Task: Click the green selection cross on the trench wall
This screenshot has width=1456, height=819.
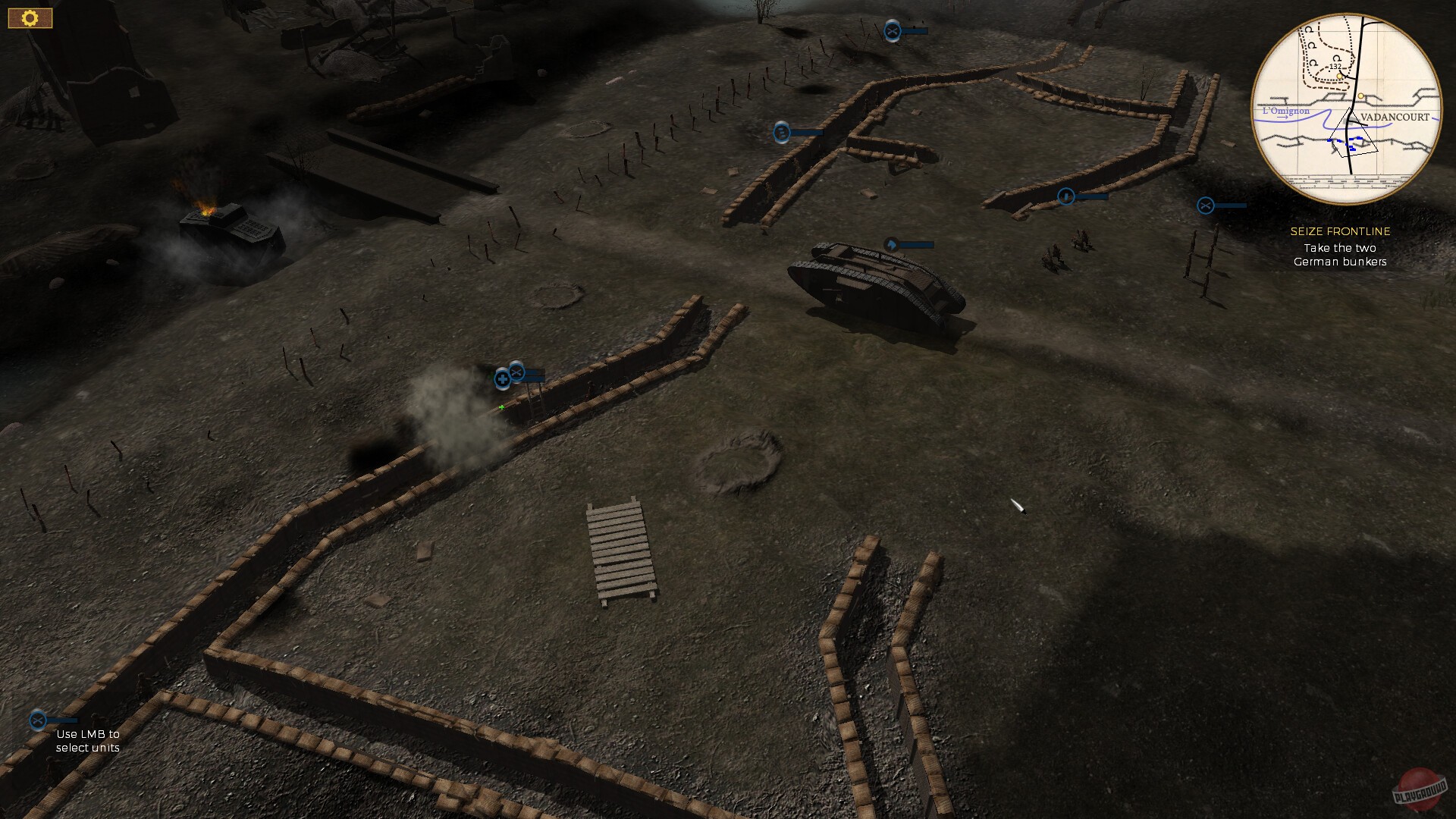Action: (501, 408)
